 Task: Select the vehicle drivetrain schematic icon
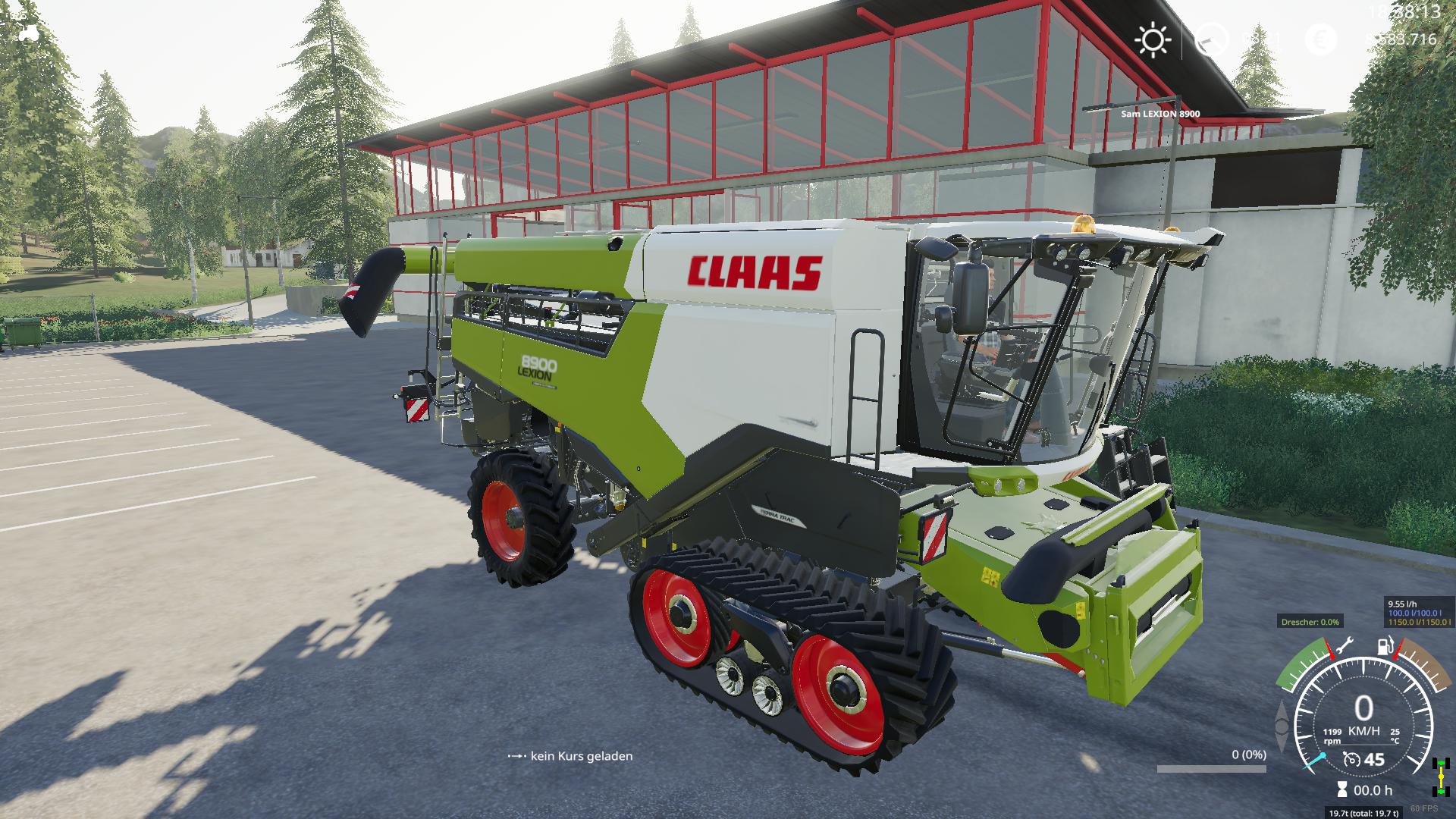tap(1441, 777)
